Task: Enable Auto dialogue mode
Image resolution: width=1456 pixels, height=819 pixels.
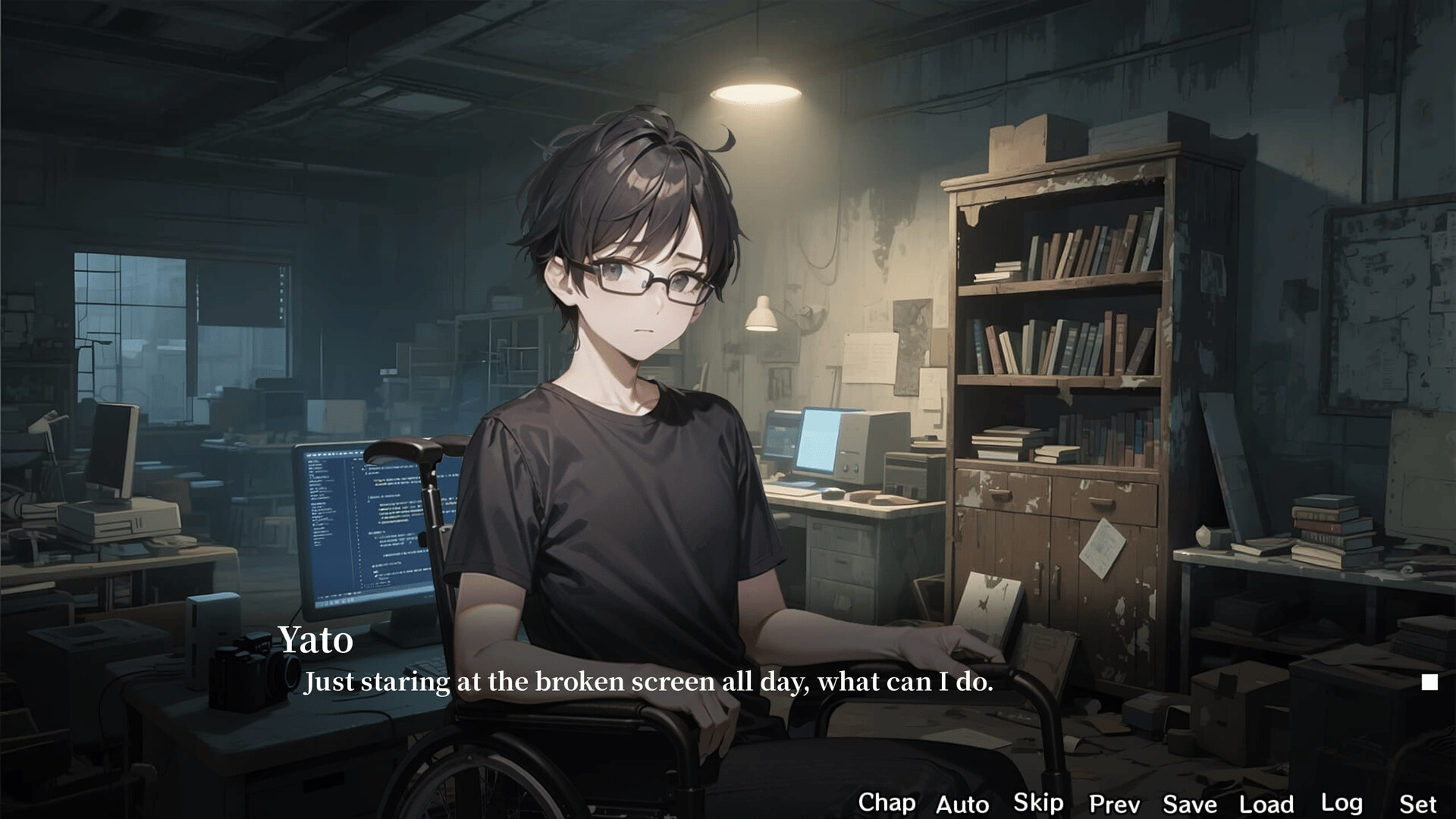Action: click(962, 804)
